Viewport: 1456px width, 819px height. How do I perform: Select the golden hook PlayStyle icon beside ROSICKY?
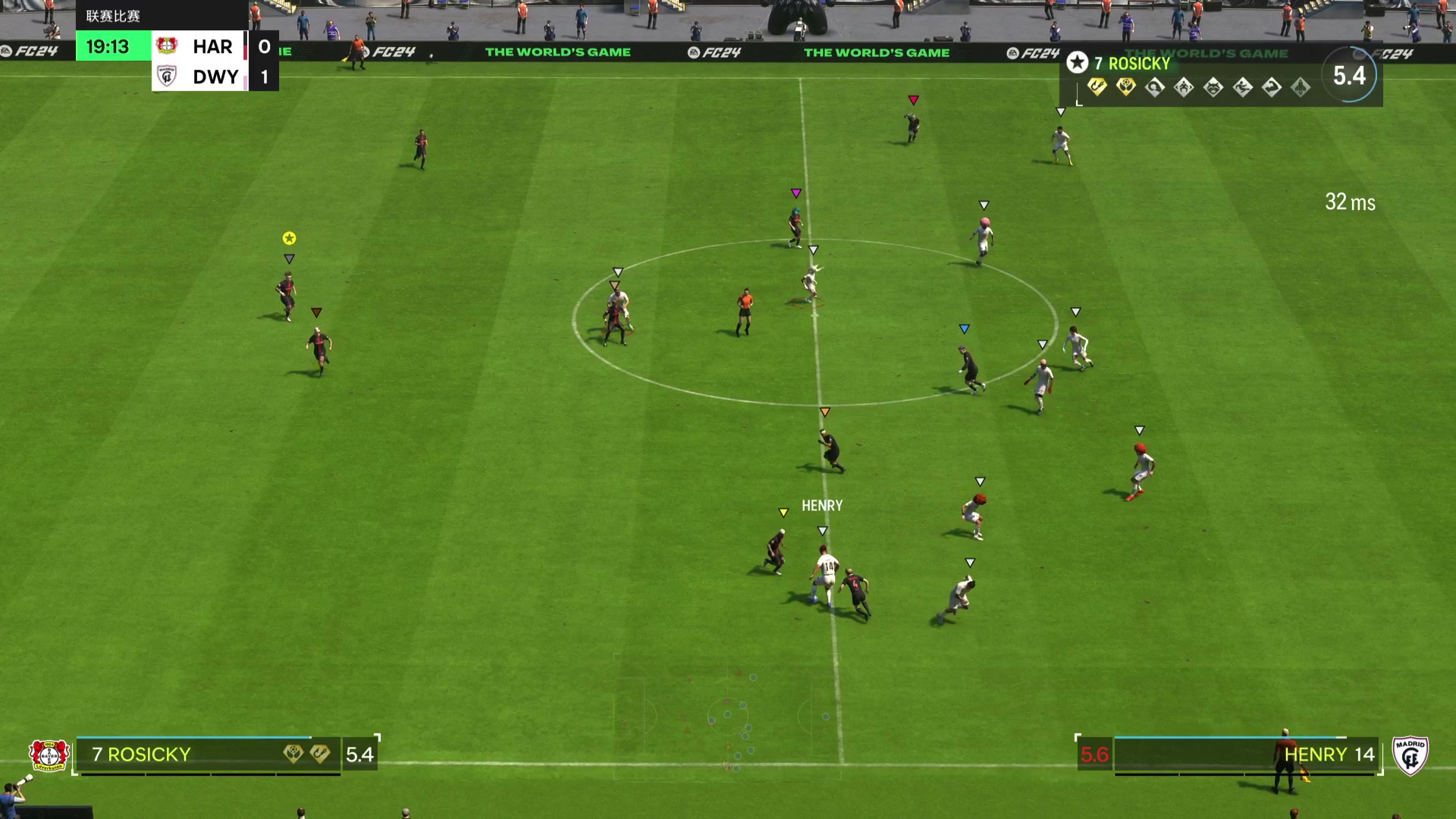click(x=1097, y=88)
